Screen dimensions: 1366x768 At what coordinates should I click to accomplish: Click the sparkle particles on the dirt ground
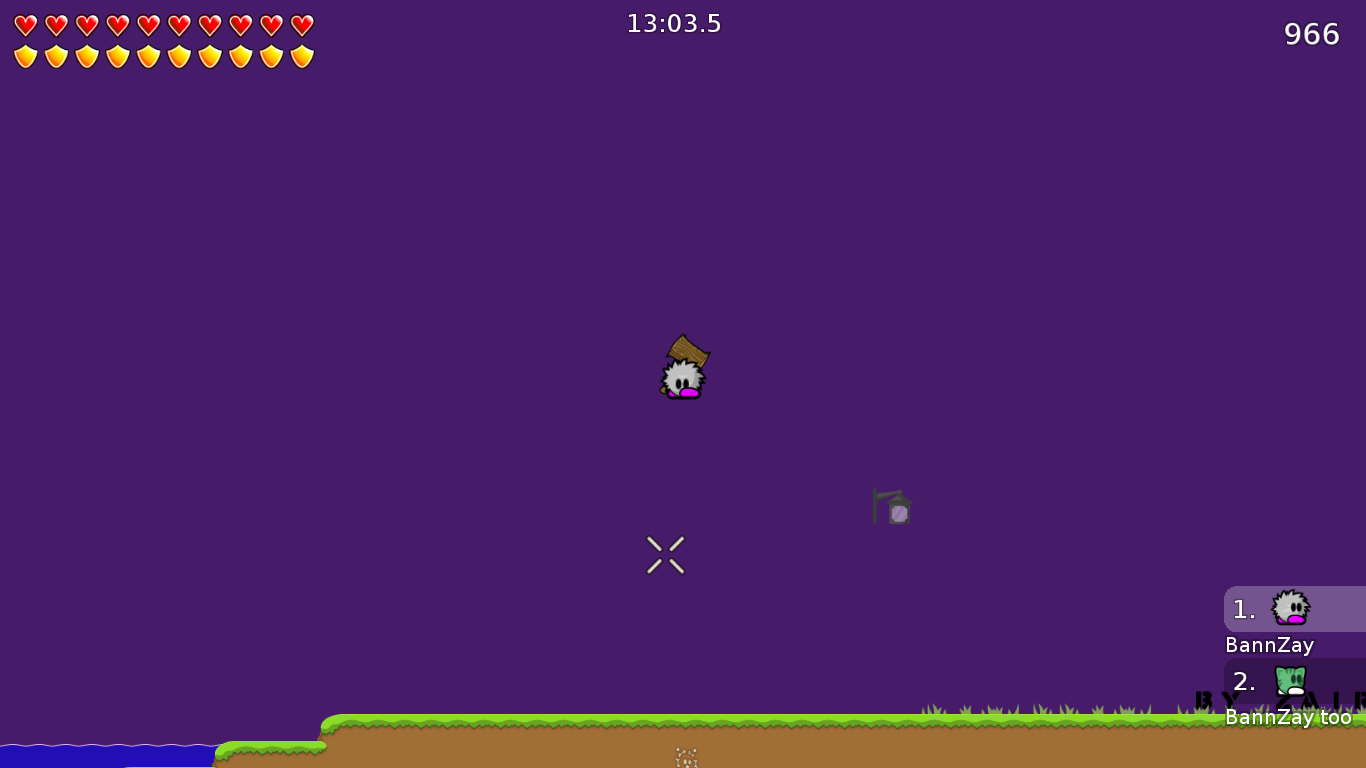[685, 758]
